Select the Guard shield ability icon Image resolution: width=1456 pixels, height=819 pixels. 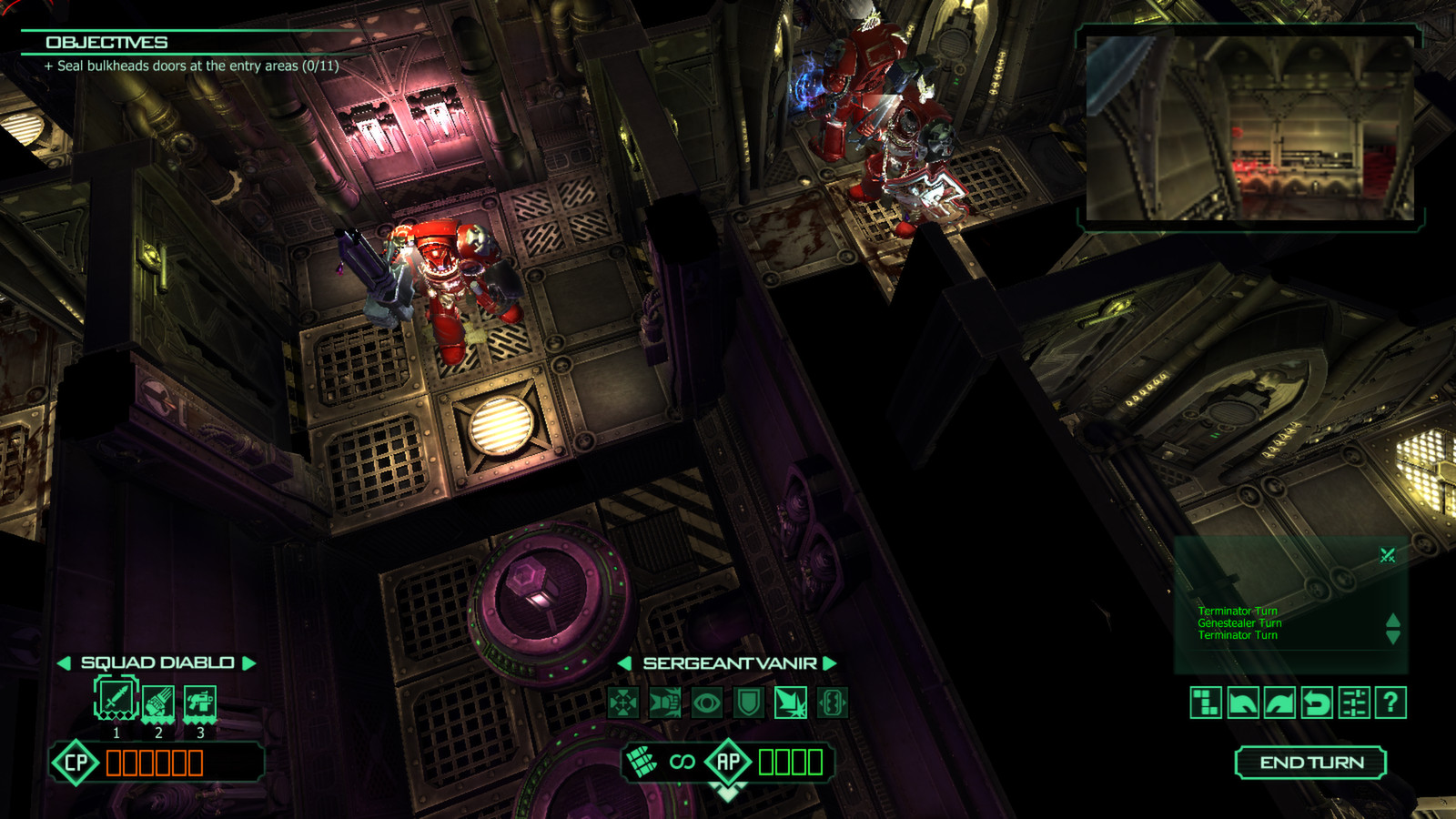[750, 705]
